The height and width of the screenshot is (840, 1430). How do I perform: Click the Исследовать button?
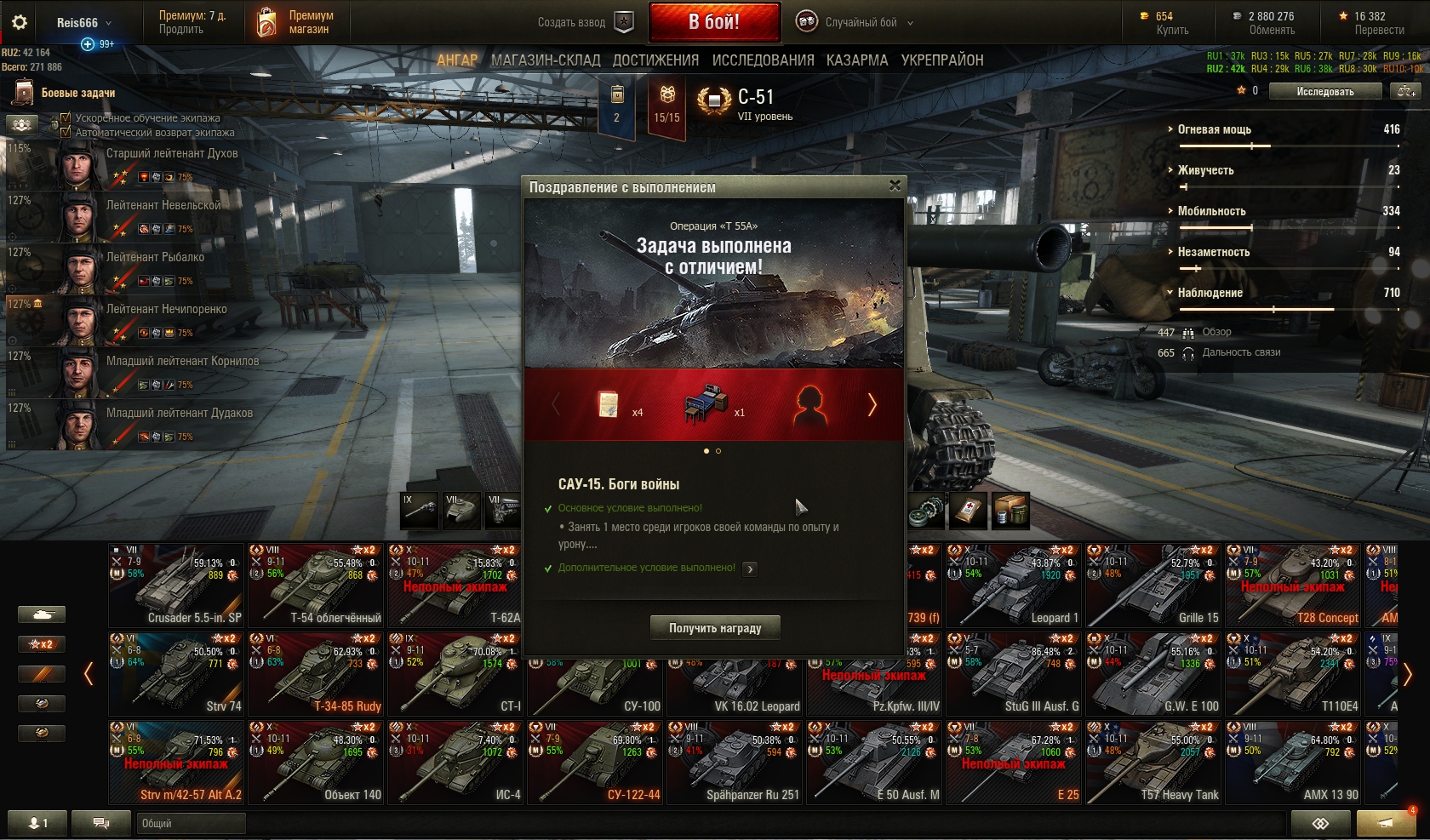pos(1324,92)
